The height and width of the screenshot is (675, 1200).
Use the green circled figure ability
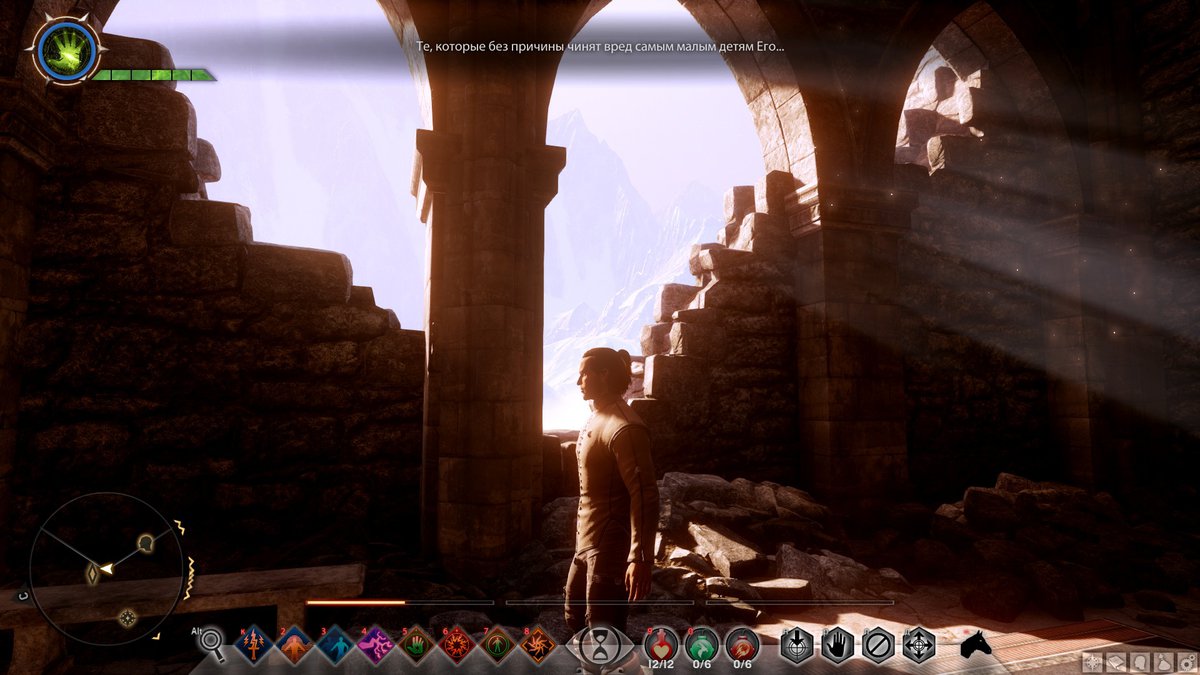point(497,646)
